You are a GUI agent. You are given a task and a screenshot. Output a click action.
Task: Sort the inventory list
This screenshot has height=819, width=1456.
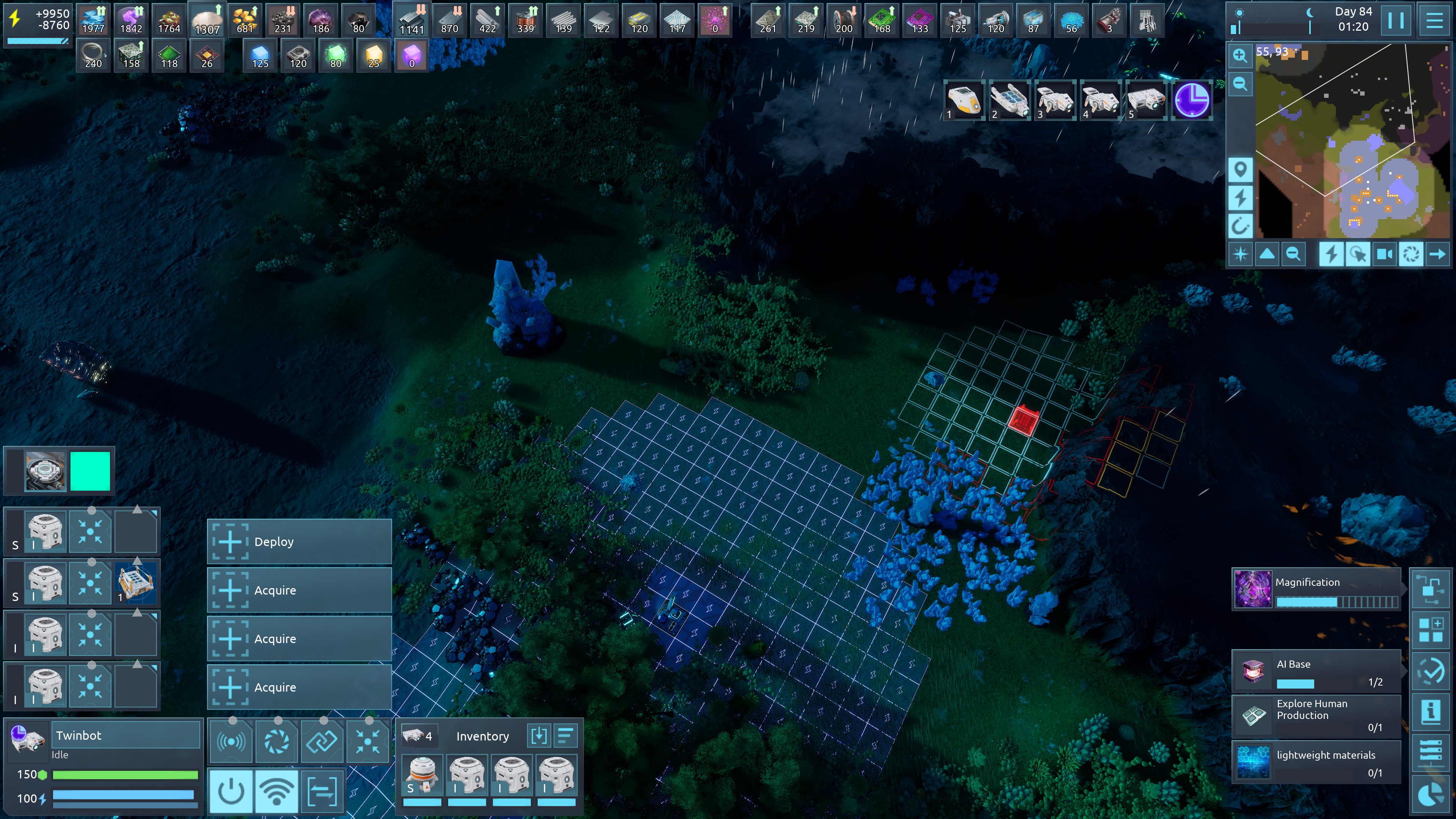click(x=565, y=735)
